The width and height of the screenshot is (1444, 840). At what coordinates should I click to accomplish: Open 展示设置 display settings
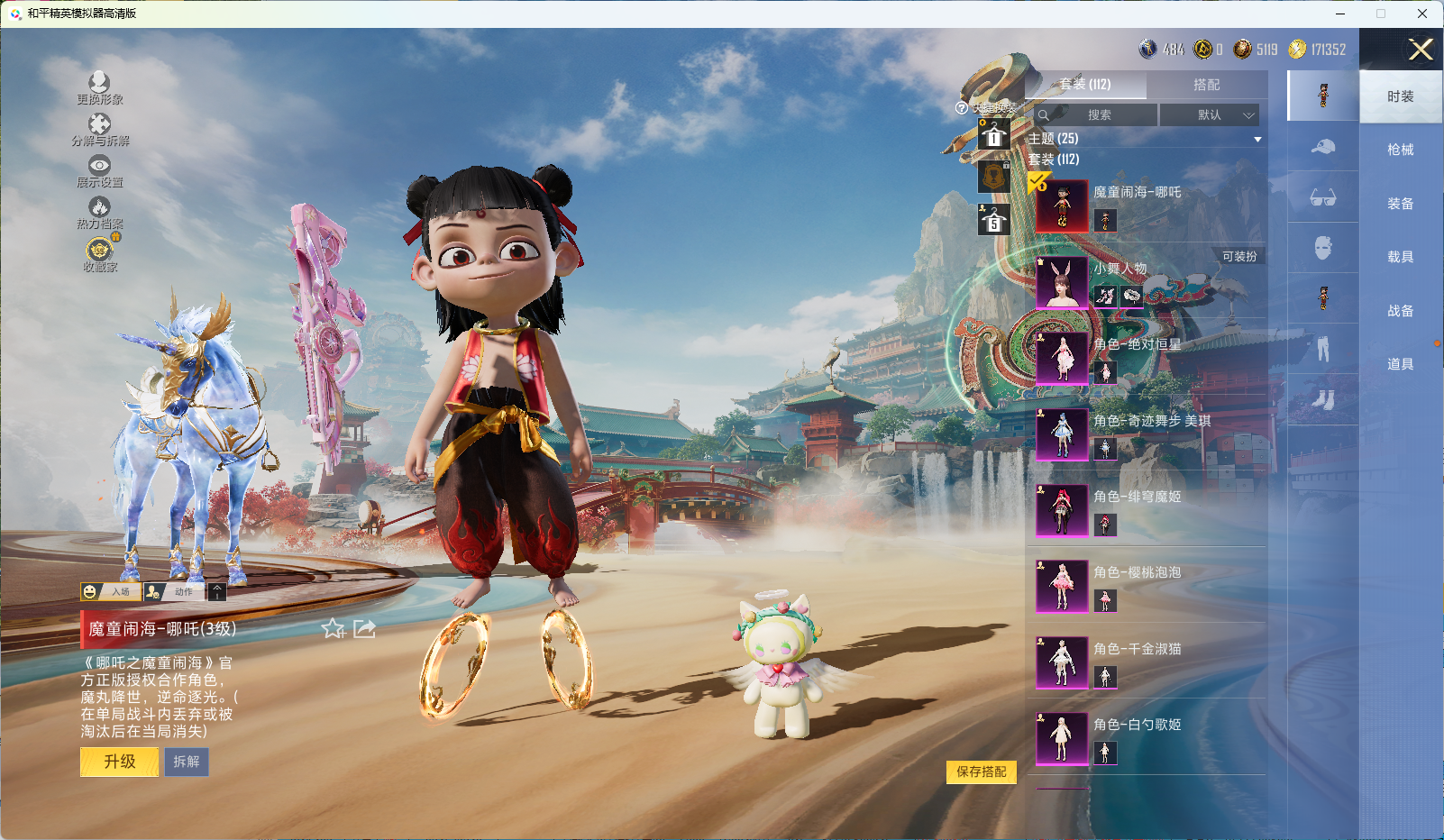[99, 170]
